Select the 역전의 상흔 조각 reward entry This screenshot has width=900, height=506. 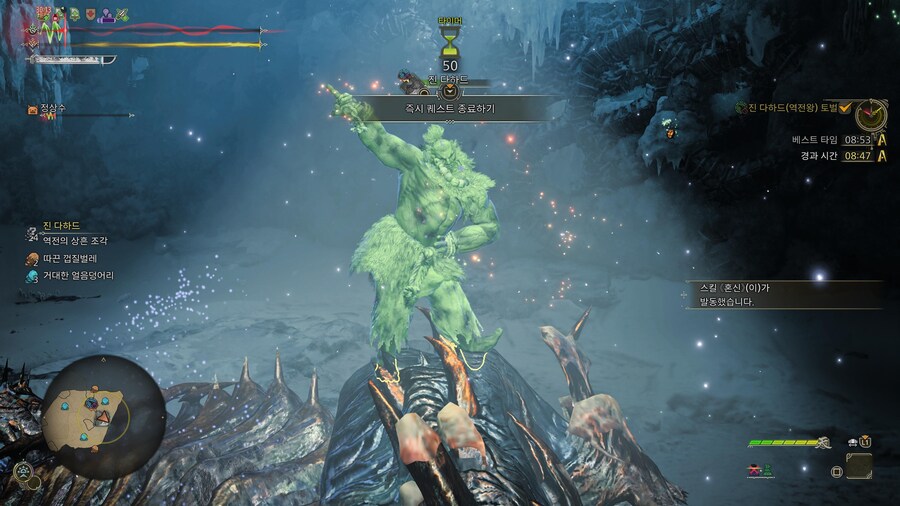click(x=75, y=241)
